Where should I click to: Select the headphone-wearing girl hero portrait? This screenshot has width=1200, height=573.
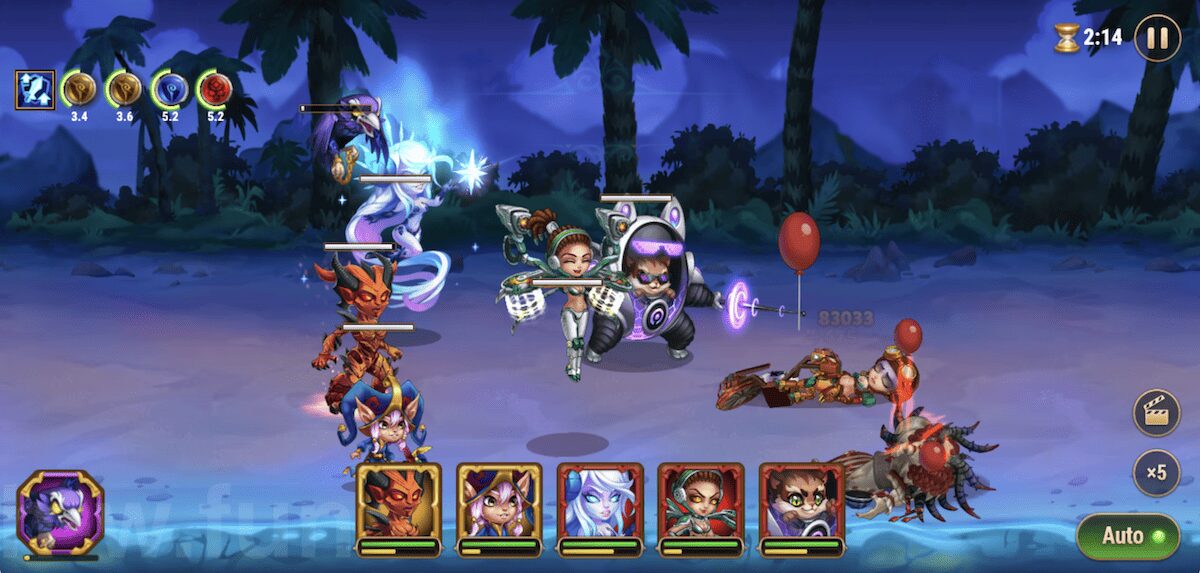click(701, 502)
